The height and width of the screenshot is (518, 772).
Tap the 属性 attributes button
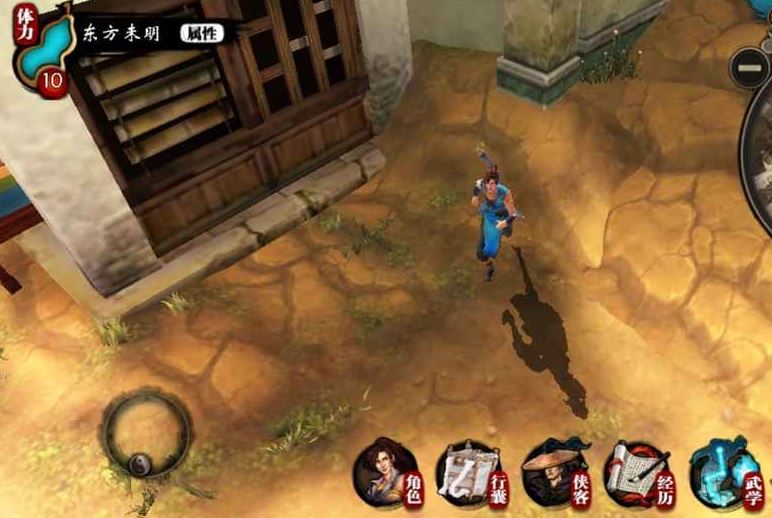[x=203, y=32]
